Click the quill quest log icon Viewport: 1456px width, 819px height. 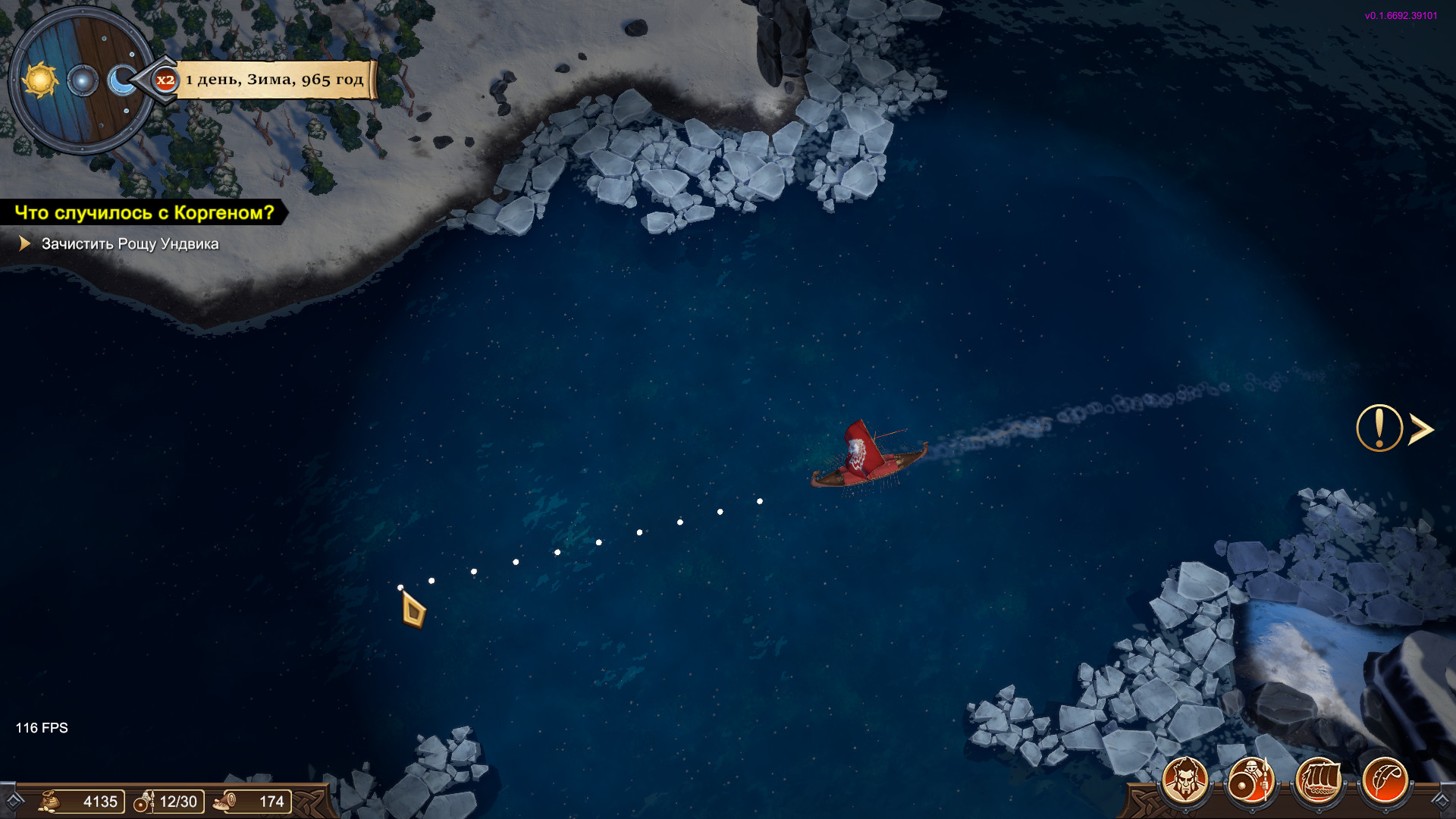point(1387,778)
